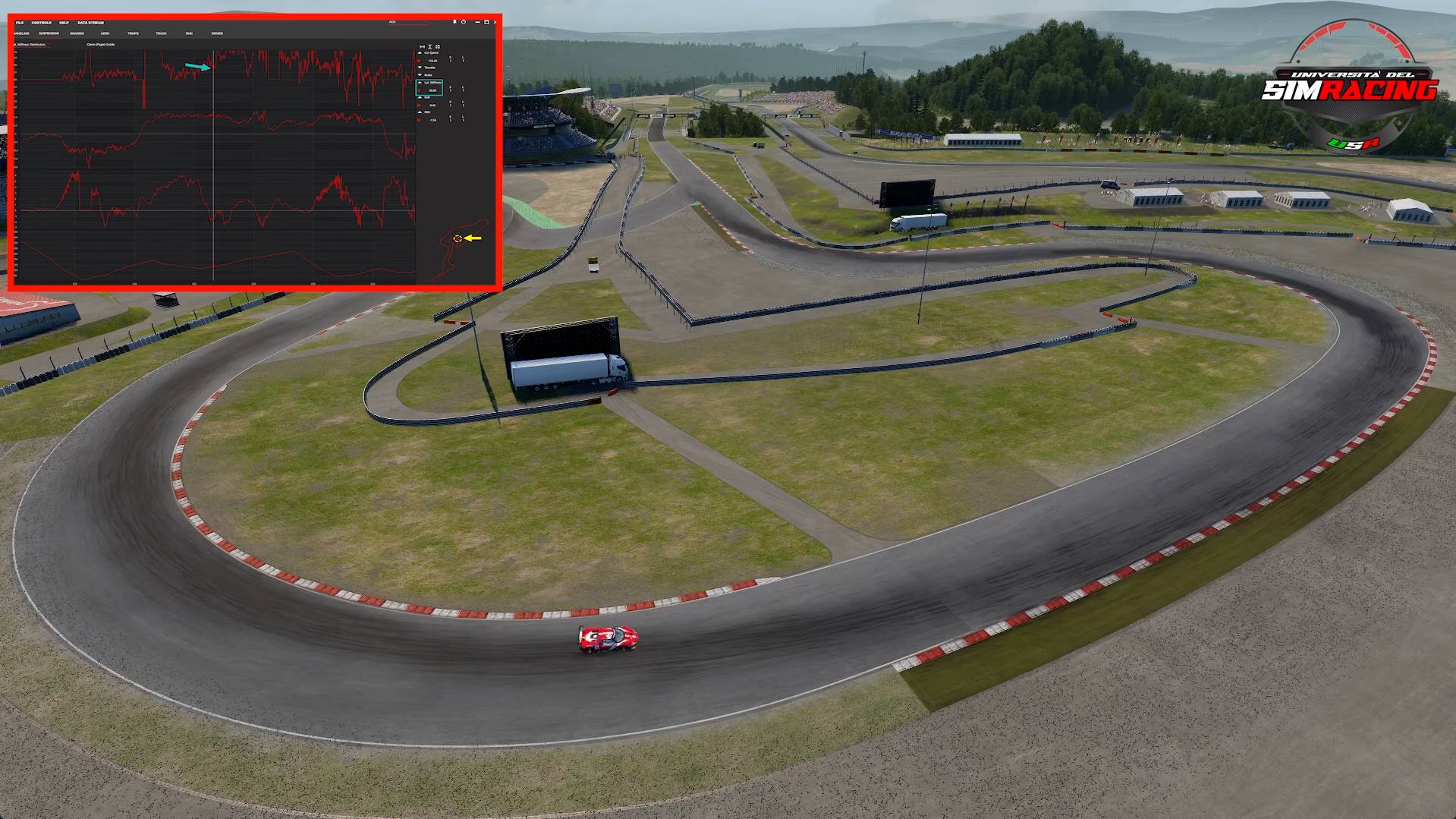Toggle the NSC channel display
The image size is (1456, 819).
tap(420, 112)
